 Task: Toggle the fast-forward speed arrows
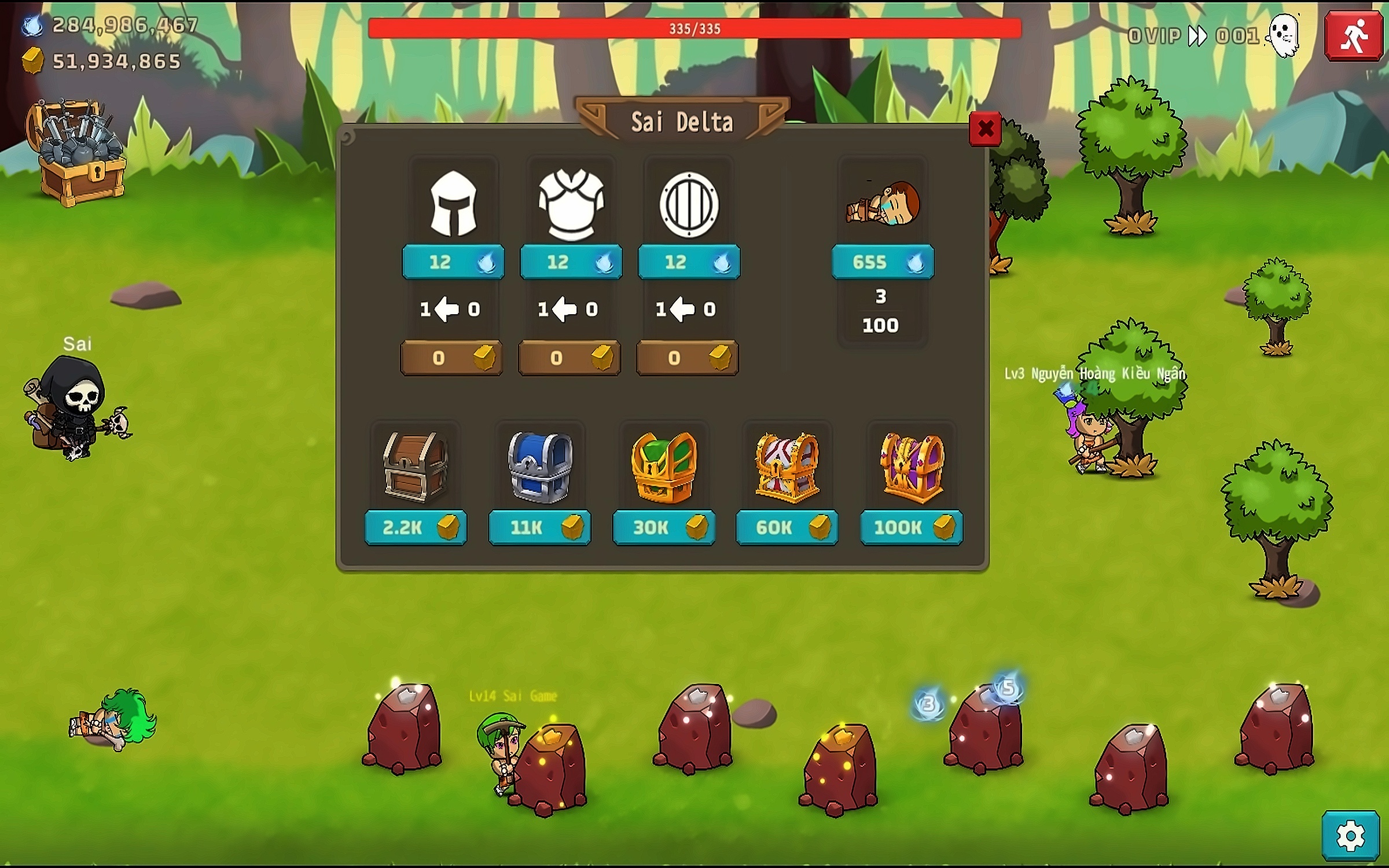1197,36
